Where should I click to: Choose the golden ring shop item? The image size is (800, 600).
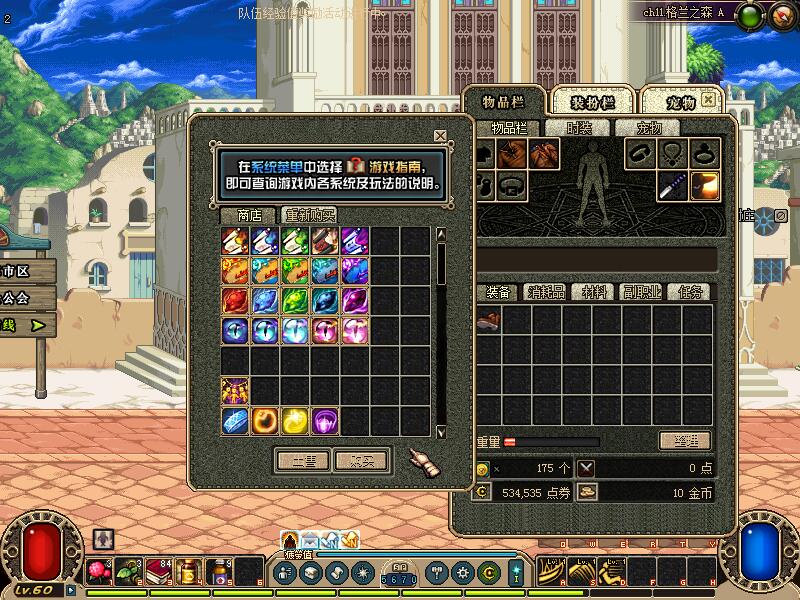tap(266, 421)
